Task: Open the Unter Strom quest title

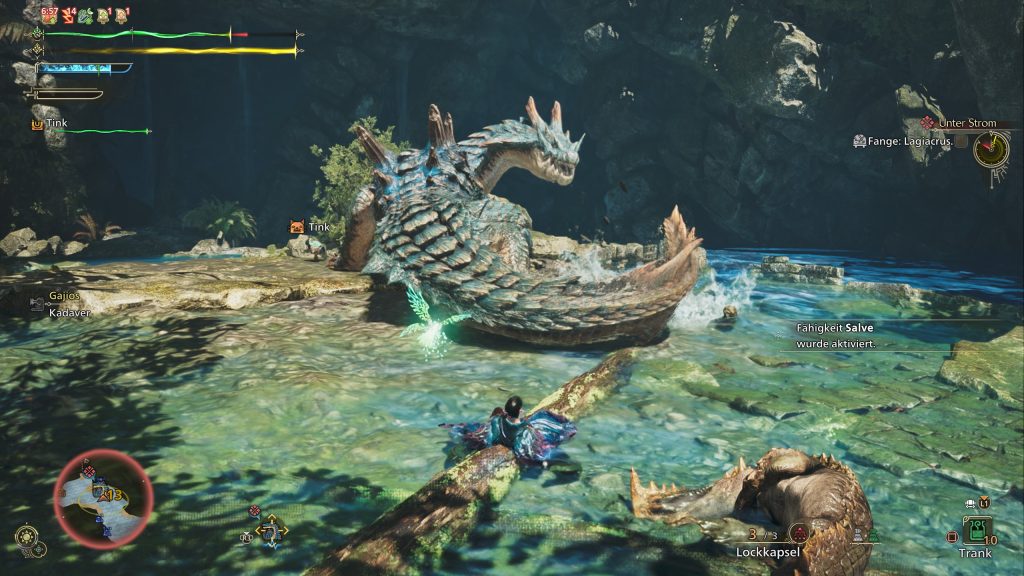Action: click(968, 122)
